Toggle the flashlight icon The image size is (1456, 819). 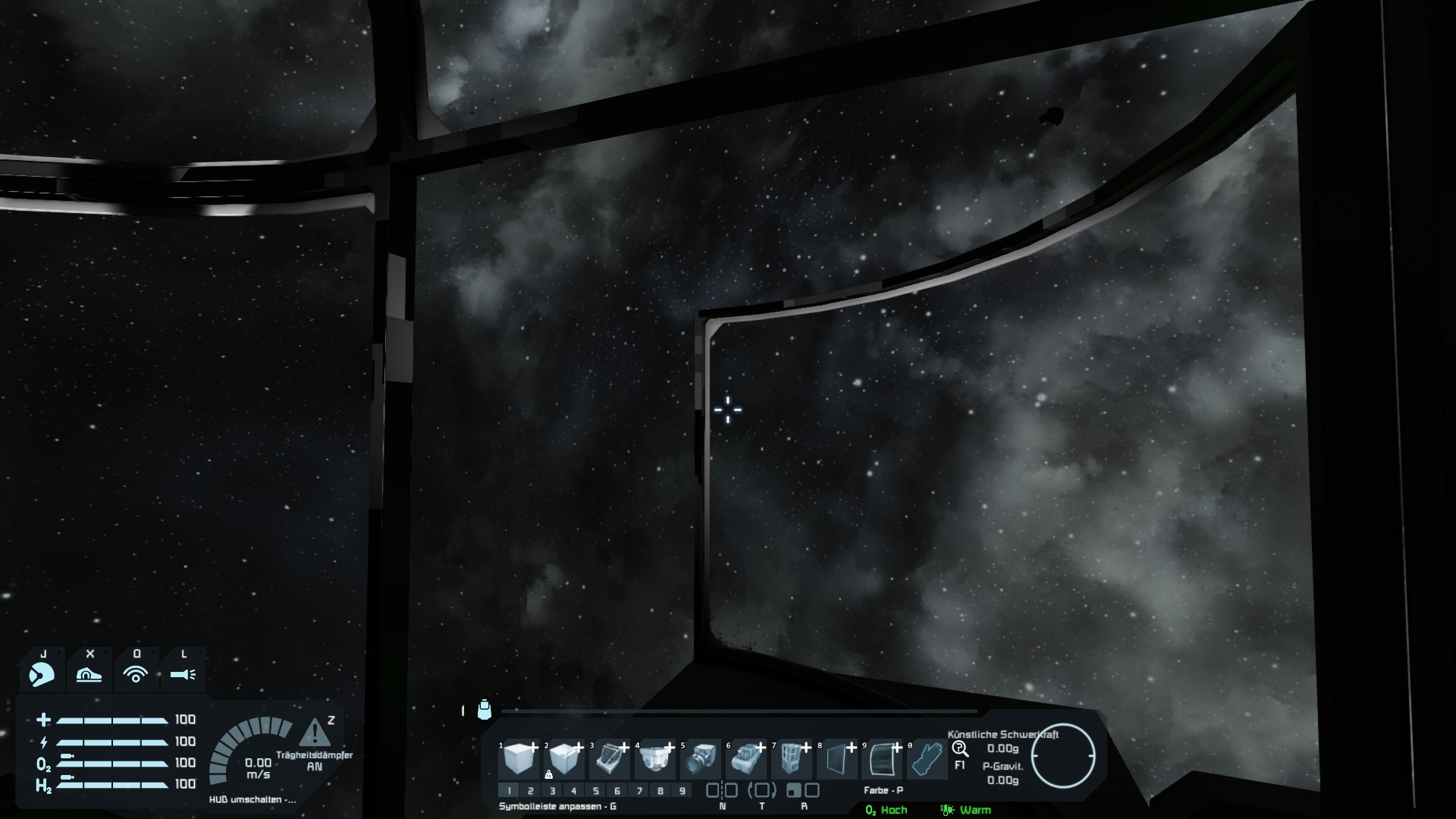click(184, 673)
